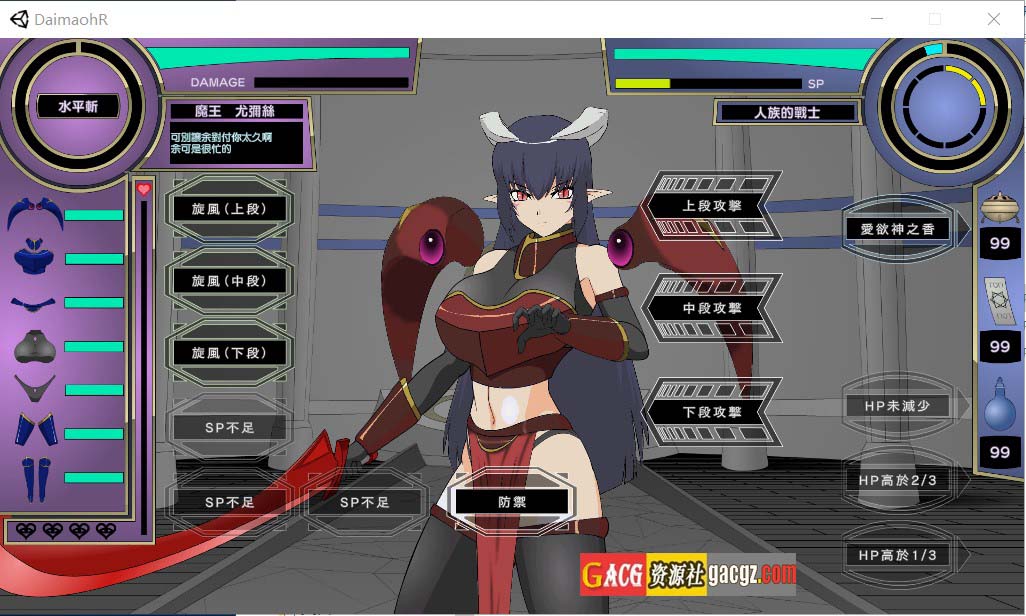The width and height of the screenshot is (1026, 616).
Task: Select the incense burner item icon
Action: (999, 207)
